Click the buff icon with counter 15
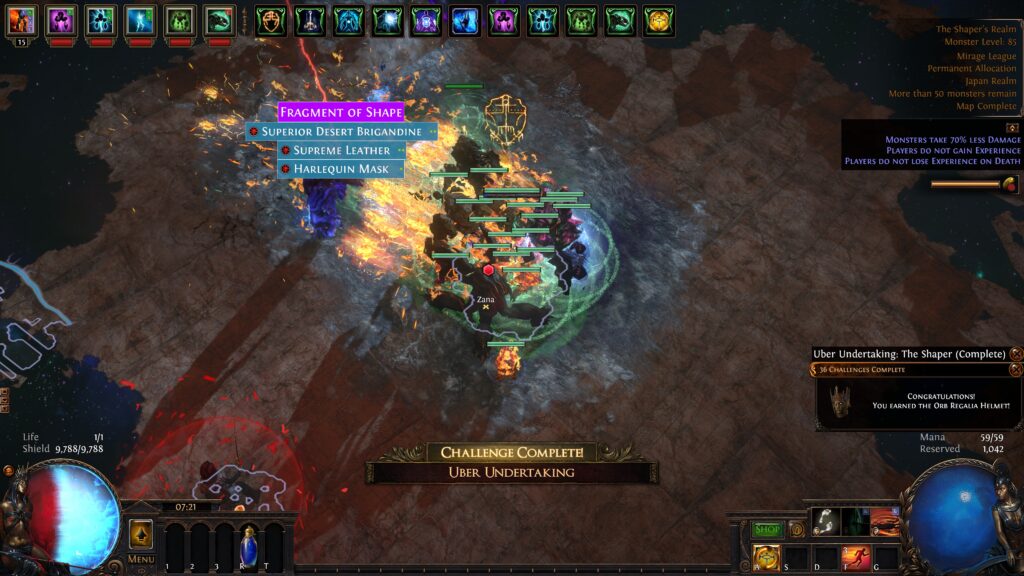This screenshot has height=576, width=1024. click(x=21, y=19)
